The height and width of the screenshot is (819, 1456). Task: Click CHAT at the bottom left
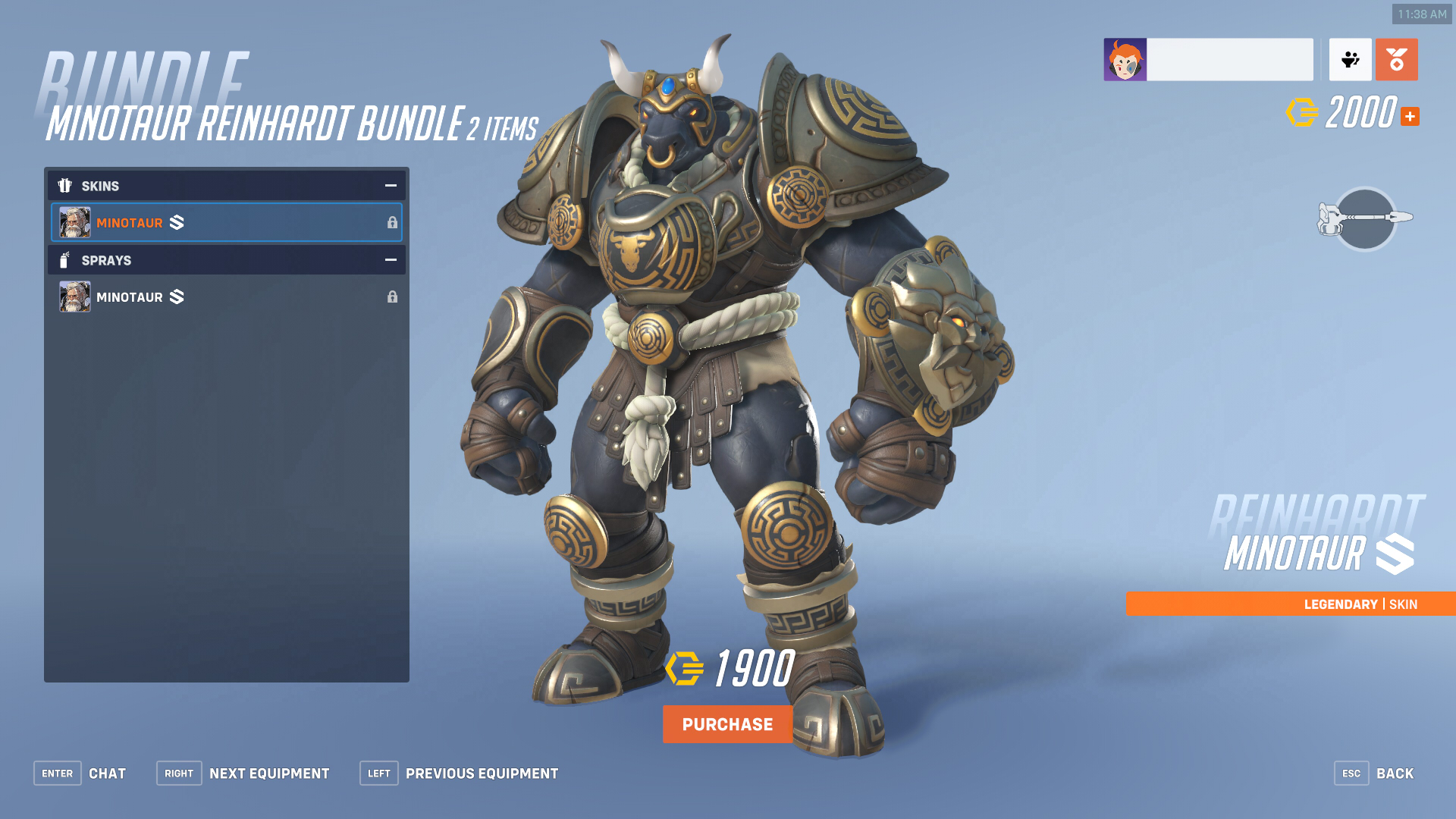108,773
